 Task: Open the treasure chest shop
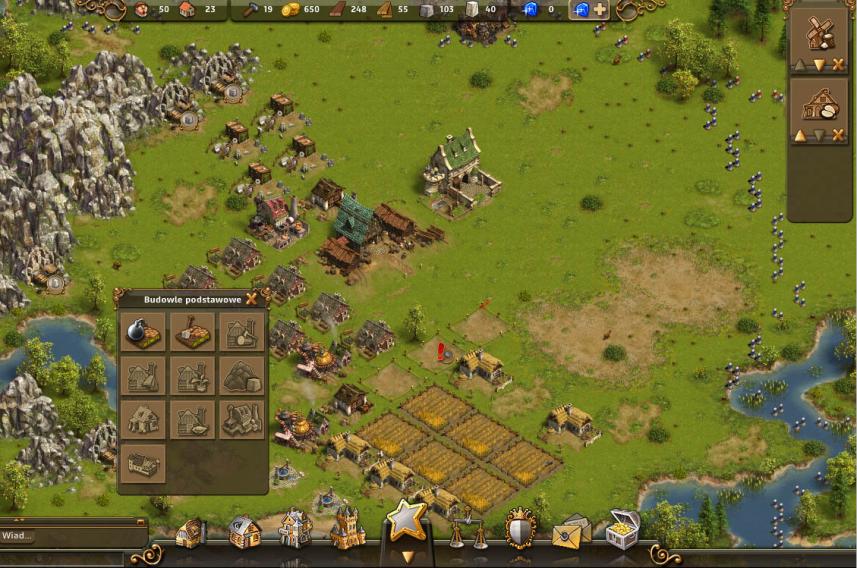[x=623, y=529]
